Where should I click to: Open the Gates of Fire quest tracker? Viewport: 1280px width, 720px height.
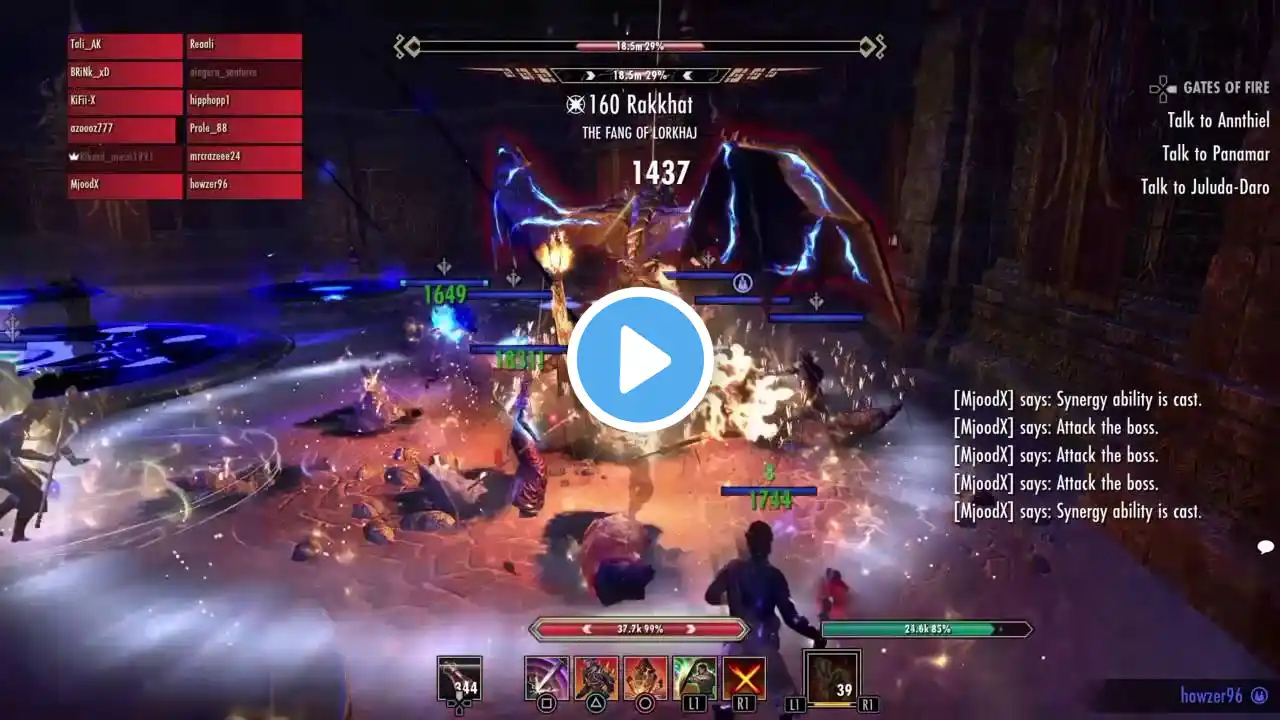(1225, 88)
